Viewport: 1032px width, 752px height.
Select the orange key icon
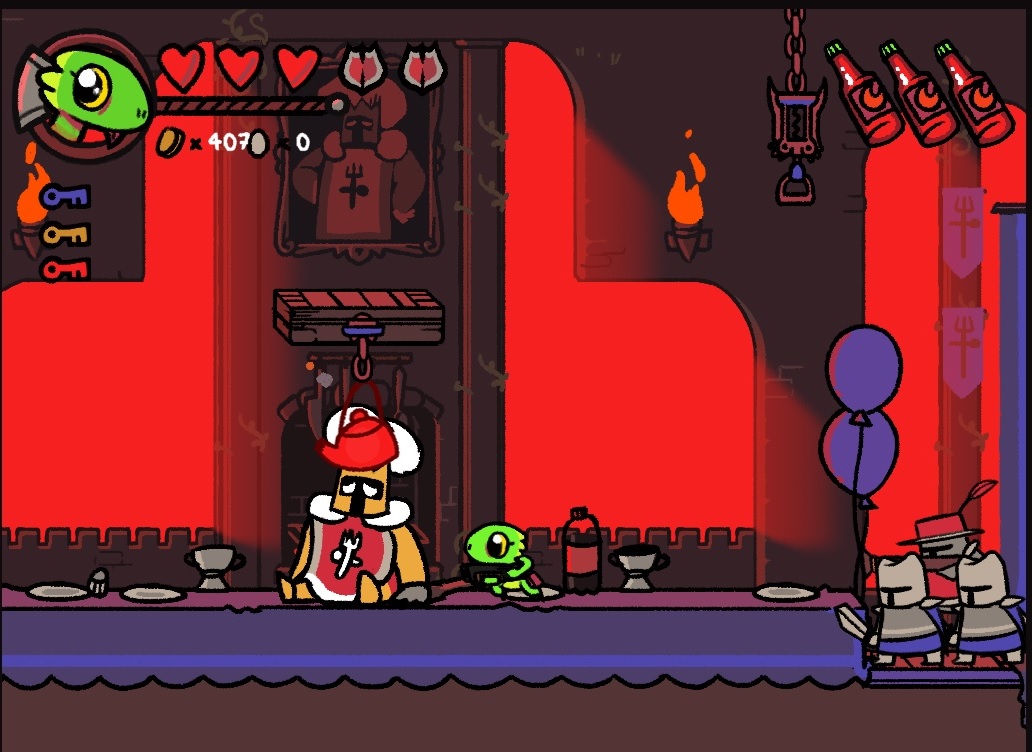65,235
